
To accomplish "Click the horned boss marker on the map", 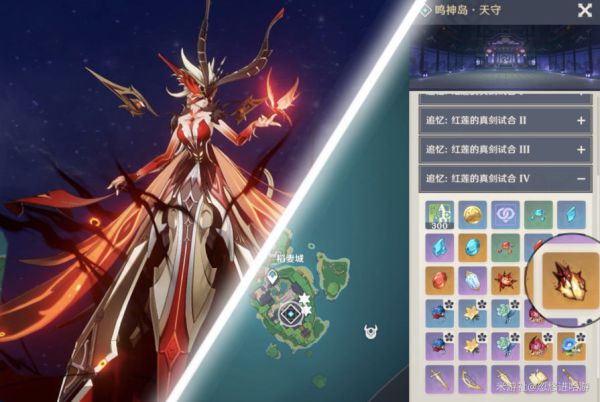I will point(372,331).
